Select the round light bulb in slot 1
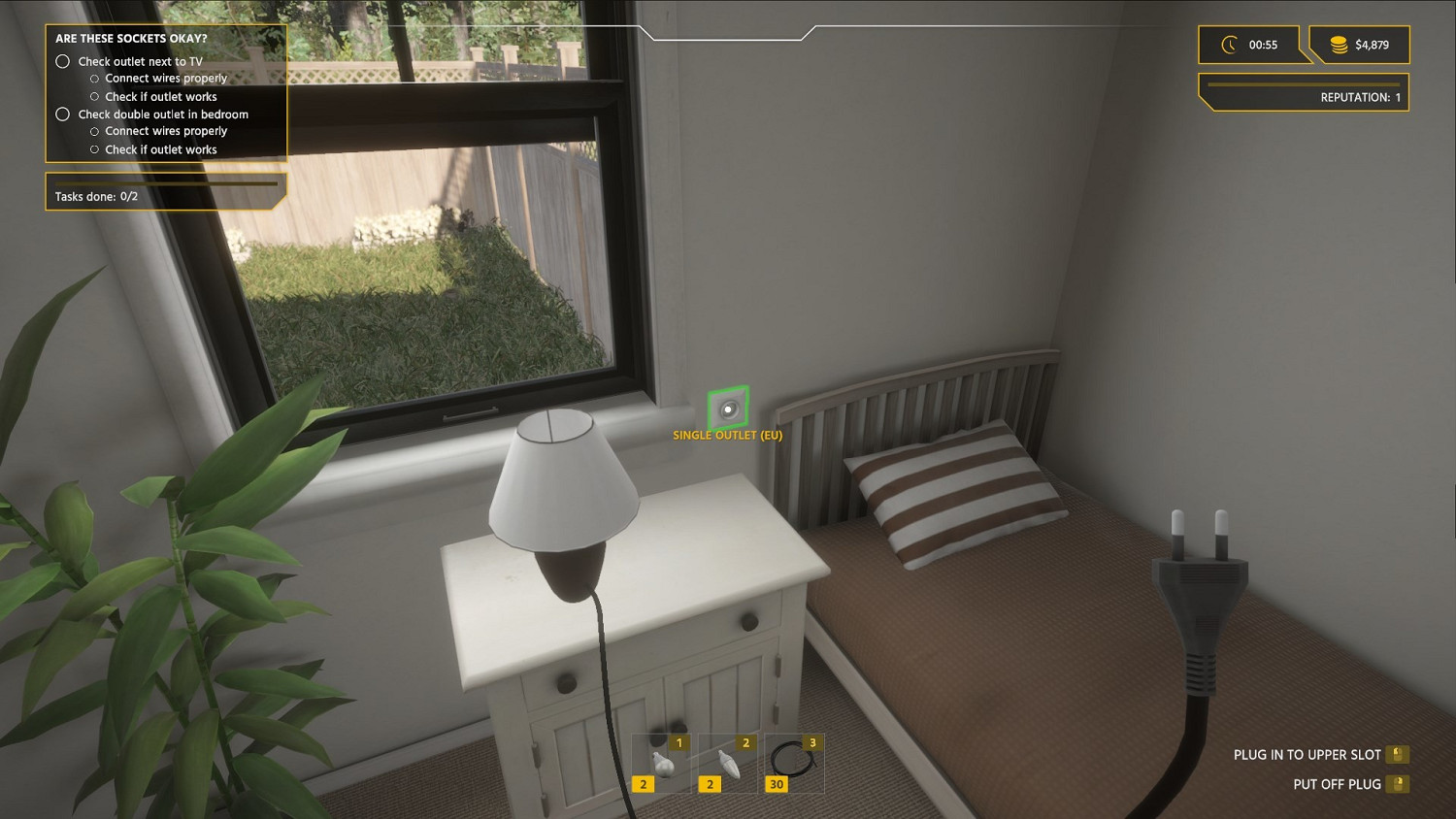The width and height of the screenshot is (1456, 819). pos(662,762)
